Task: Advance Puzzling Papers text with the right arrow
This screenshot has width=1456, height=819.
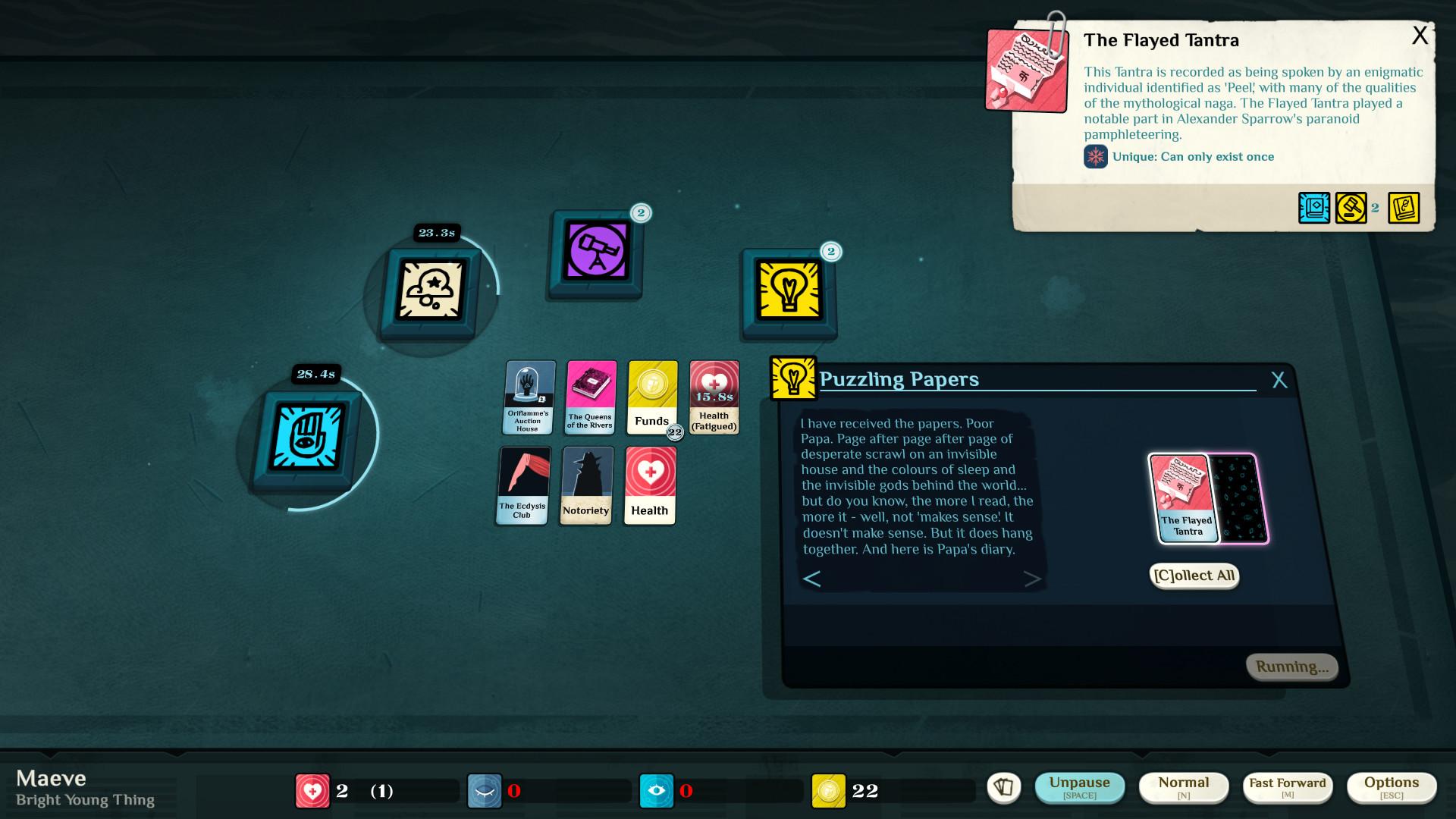Action: tap(1033, 578)
